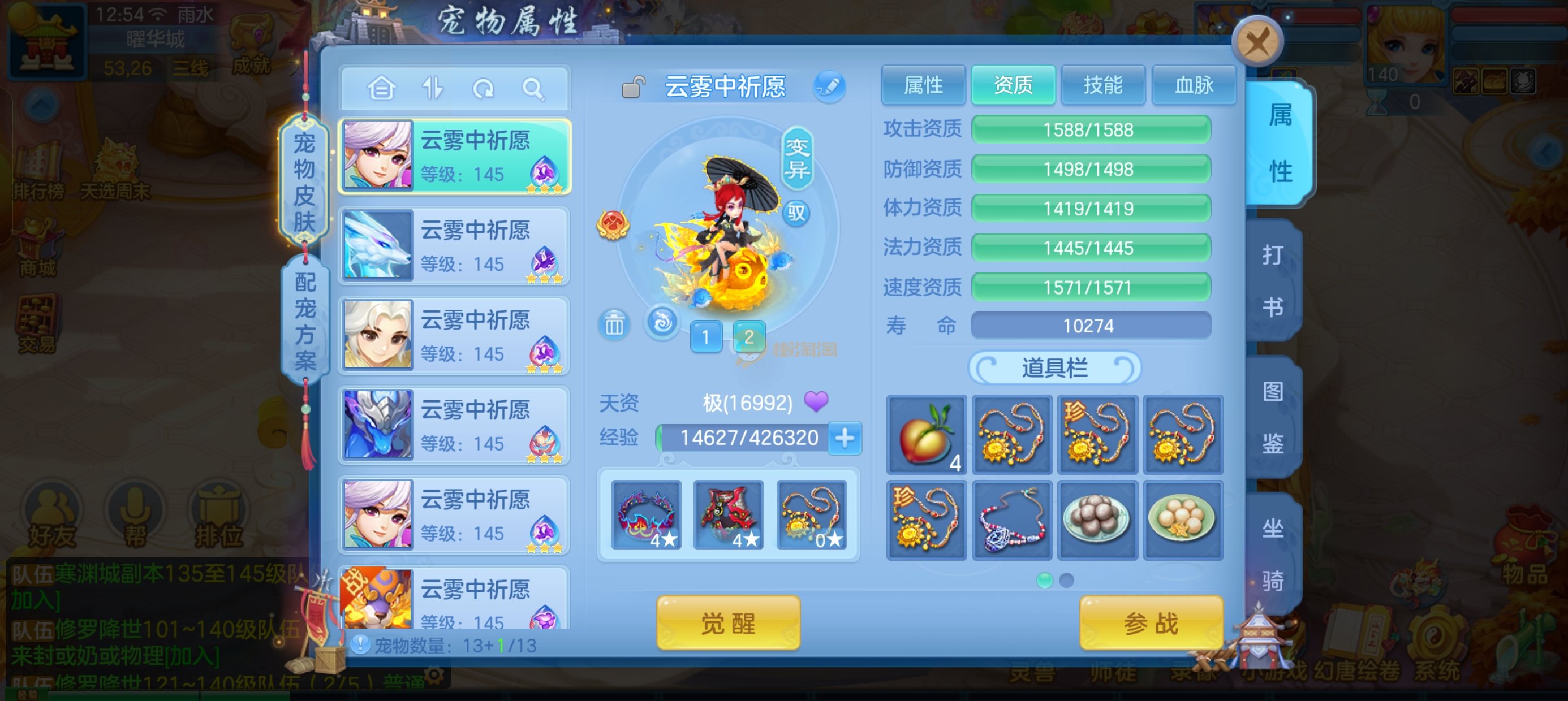Switch to pet scheme 2

[749, 336]
